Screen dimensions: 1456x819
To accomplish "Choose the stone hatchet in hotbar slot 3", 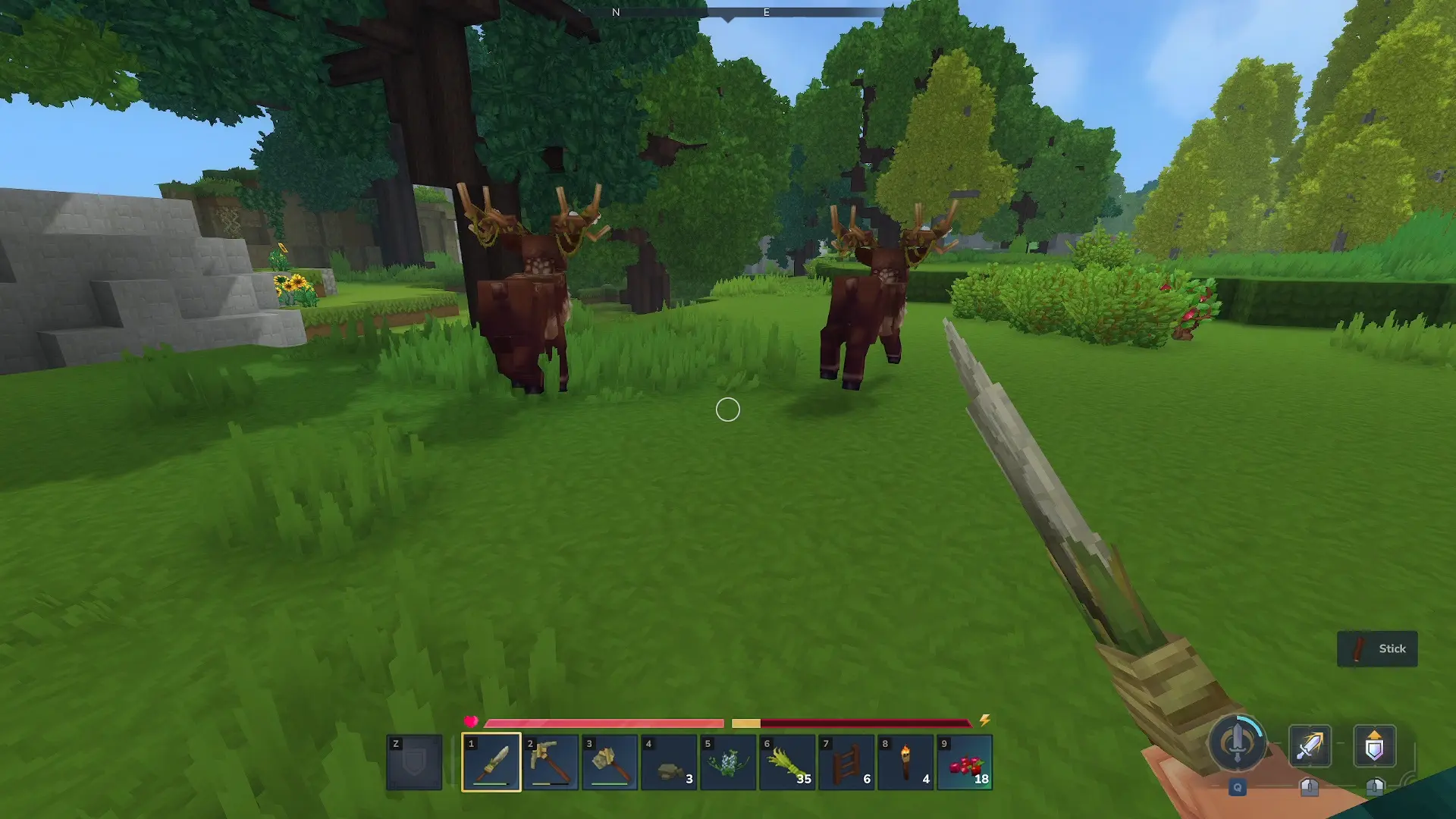I will (609, 762).
